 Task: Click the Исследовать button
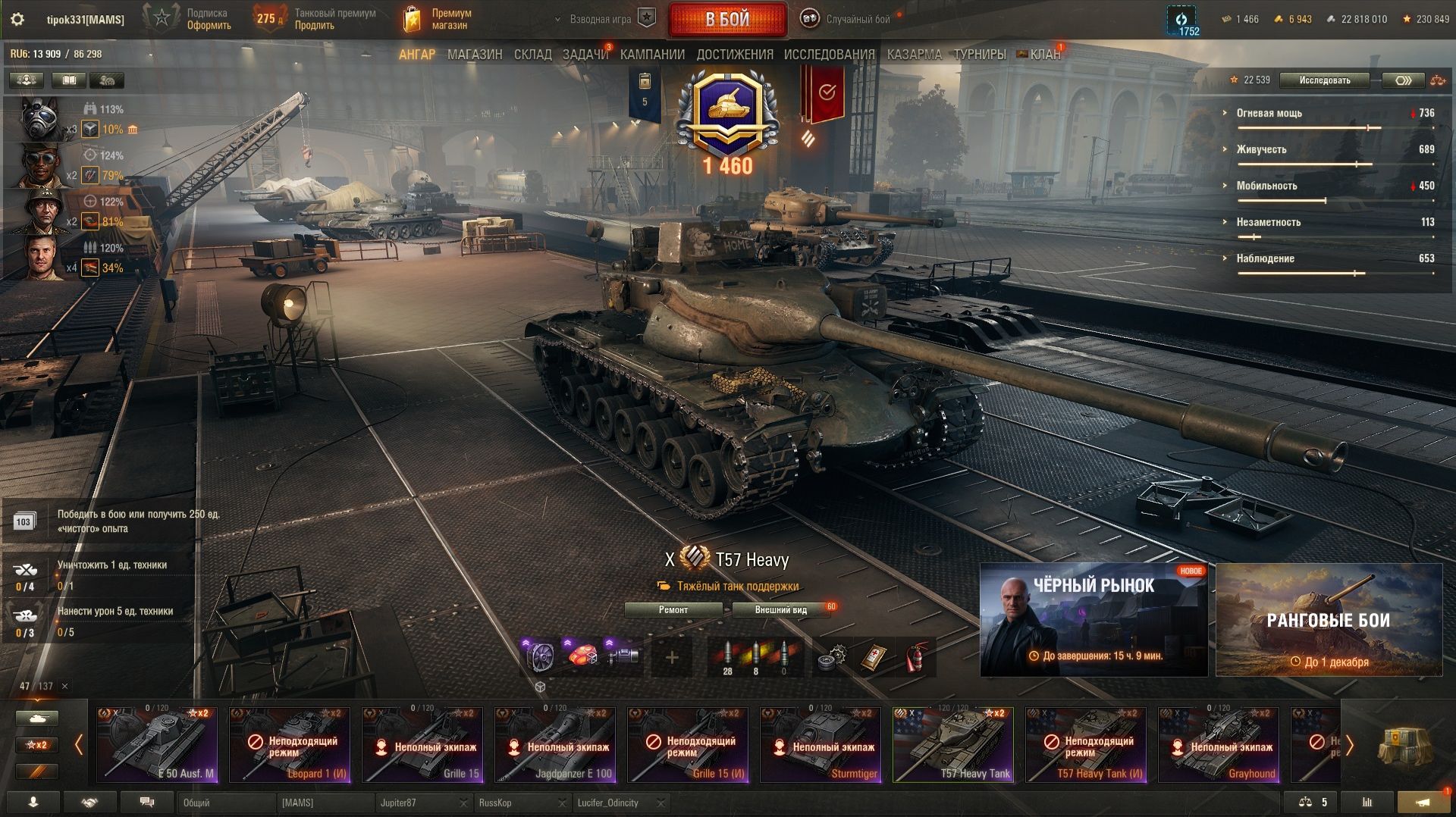(1324, 80)
